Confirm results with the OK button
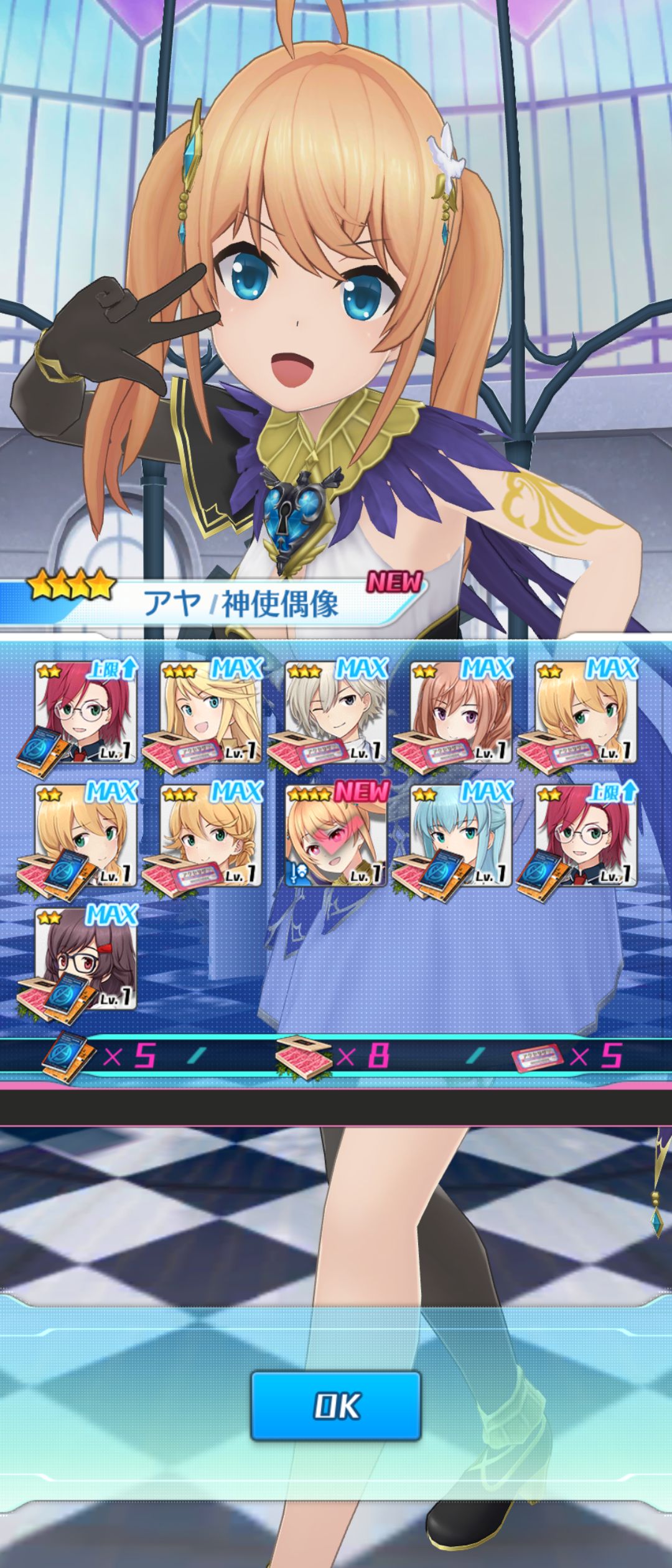This screenshot has height=1568, width=672. click(x=336, y=1406)
